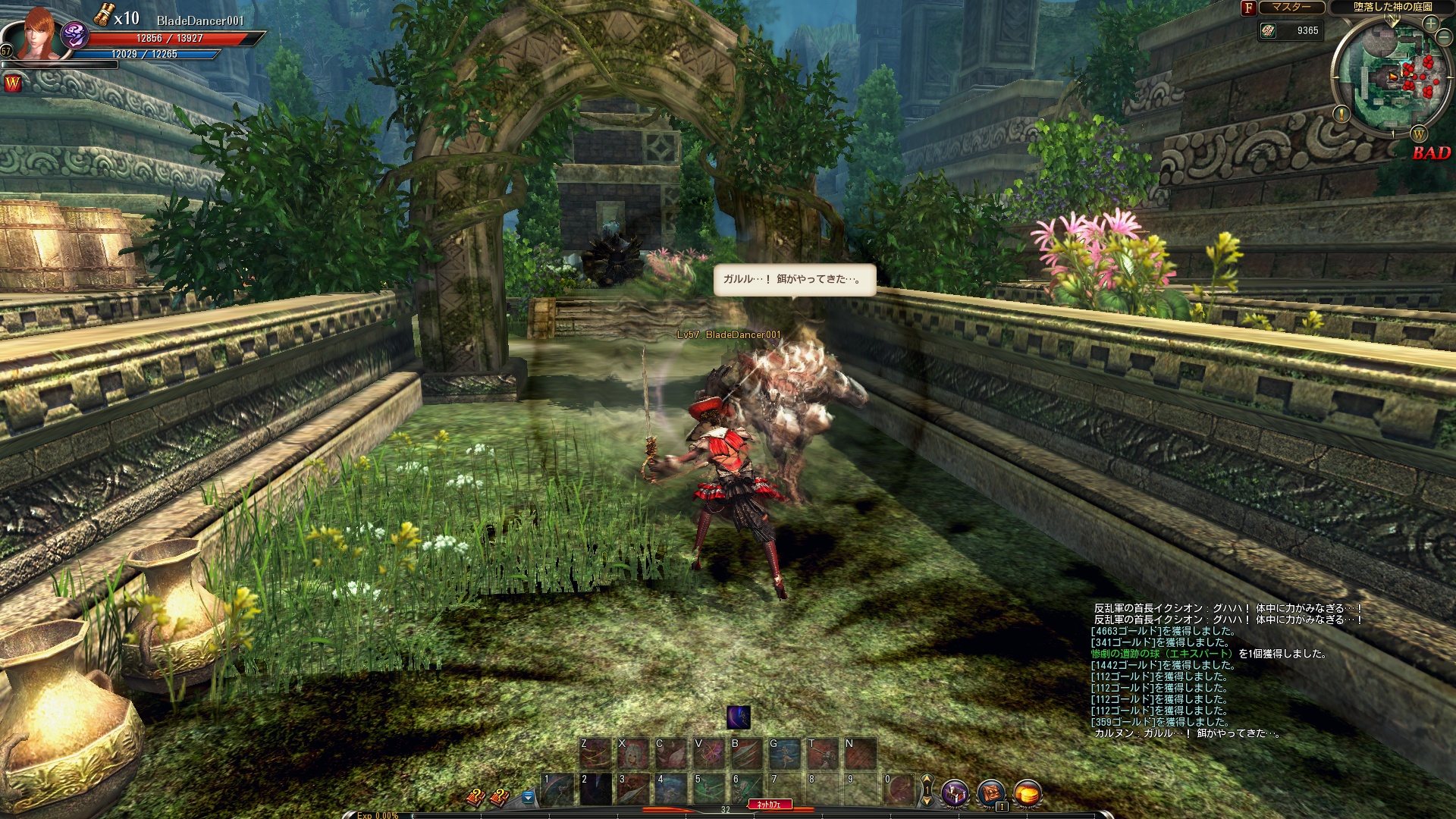Click the exclamation mark button beside the minimap
This screenshot has height=819, width=1456.
coord(1341,114)
